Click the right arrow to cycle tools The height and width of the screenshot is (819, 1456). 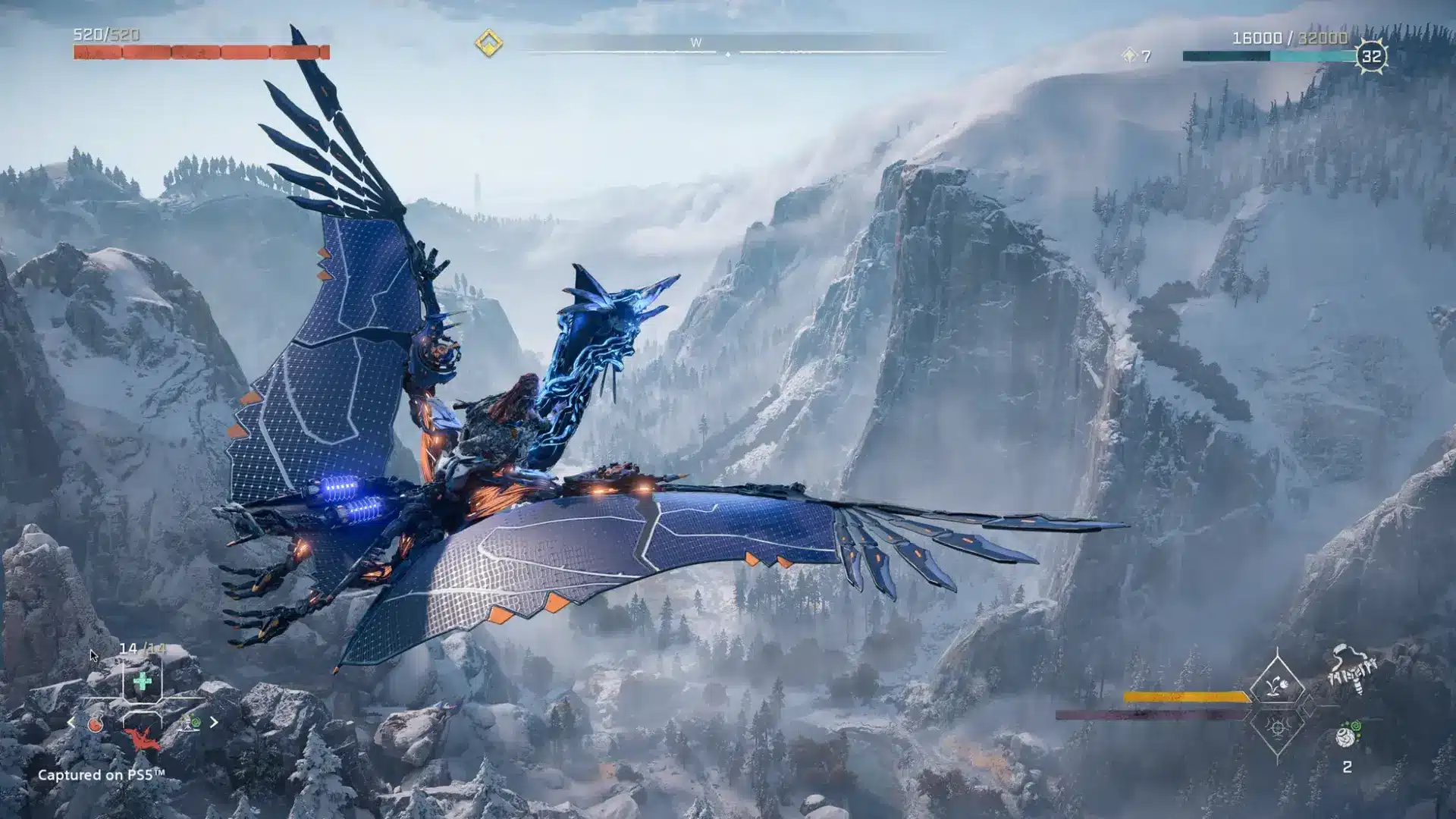[x=215, y=721]
